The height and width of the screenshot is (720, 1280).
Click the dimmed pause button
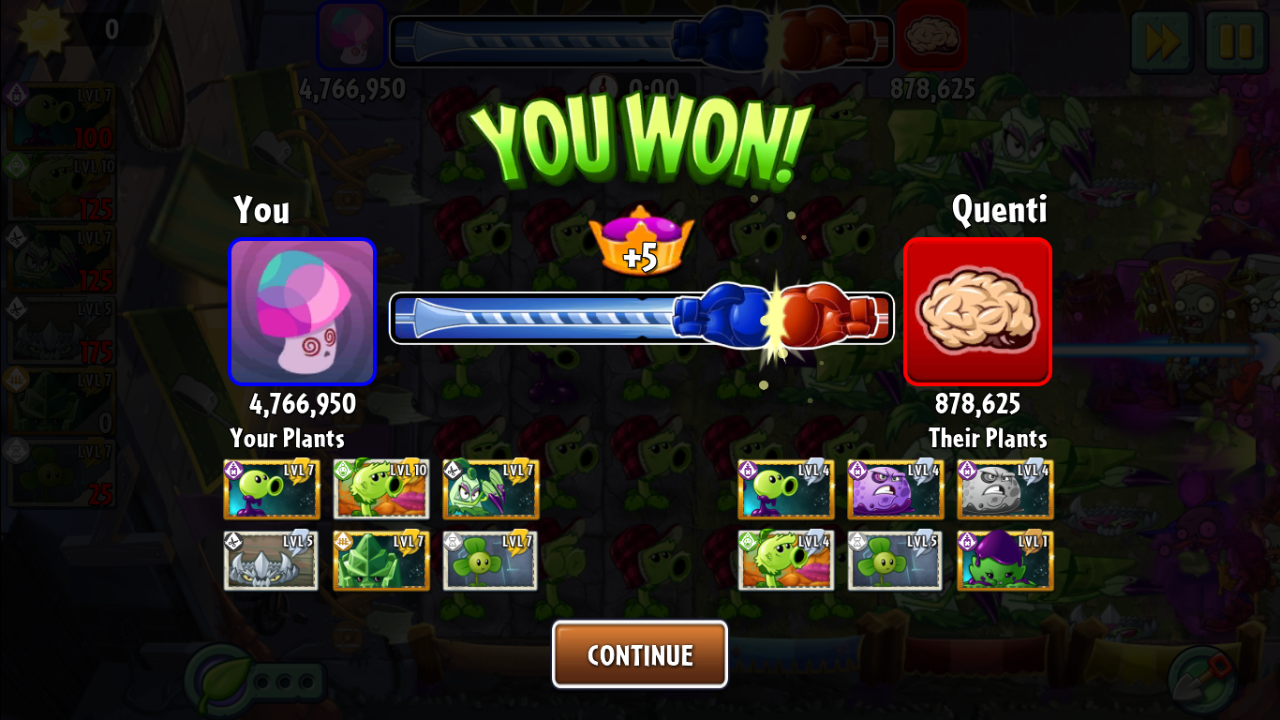pyautogui.click(x=1235, y=42)
